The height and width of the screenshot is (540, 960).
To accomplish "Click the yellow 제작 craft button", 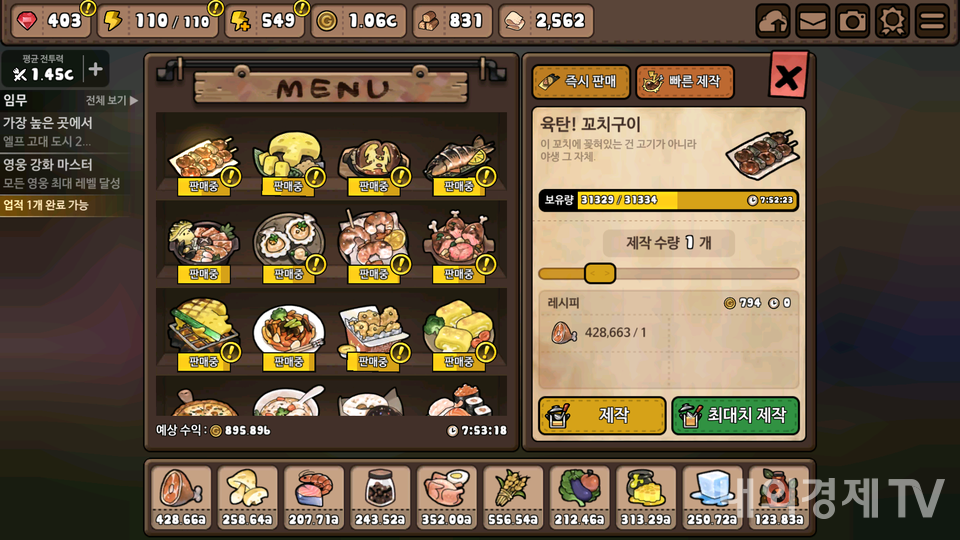I will coord(602,415).
